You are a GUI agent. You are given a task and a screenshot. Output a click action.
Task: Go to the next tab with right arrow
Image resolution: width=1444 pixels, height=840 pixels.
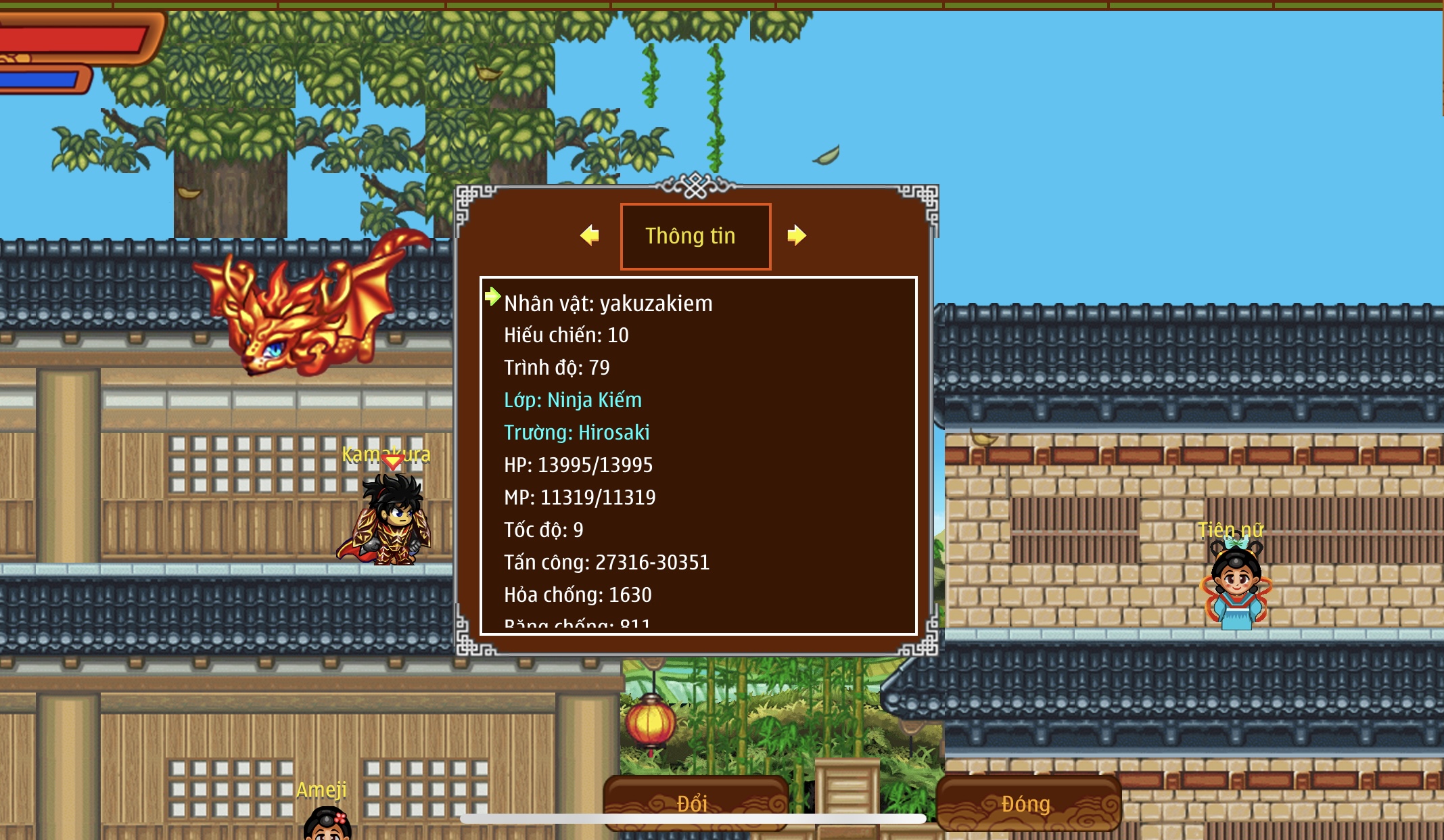tap(797, 235)
